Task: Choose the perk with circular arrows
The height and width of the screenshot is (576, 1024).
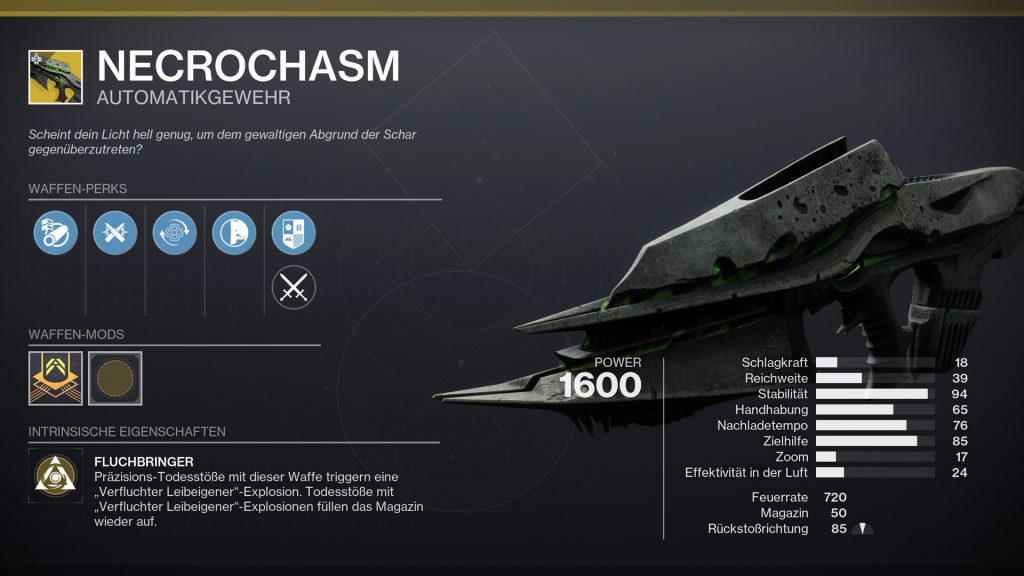Action: coord(174,232)
